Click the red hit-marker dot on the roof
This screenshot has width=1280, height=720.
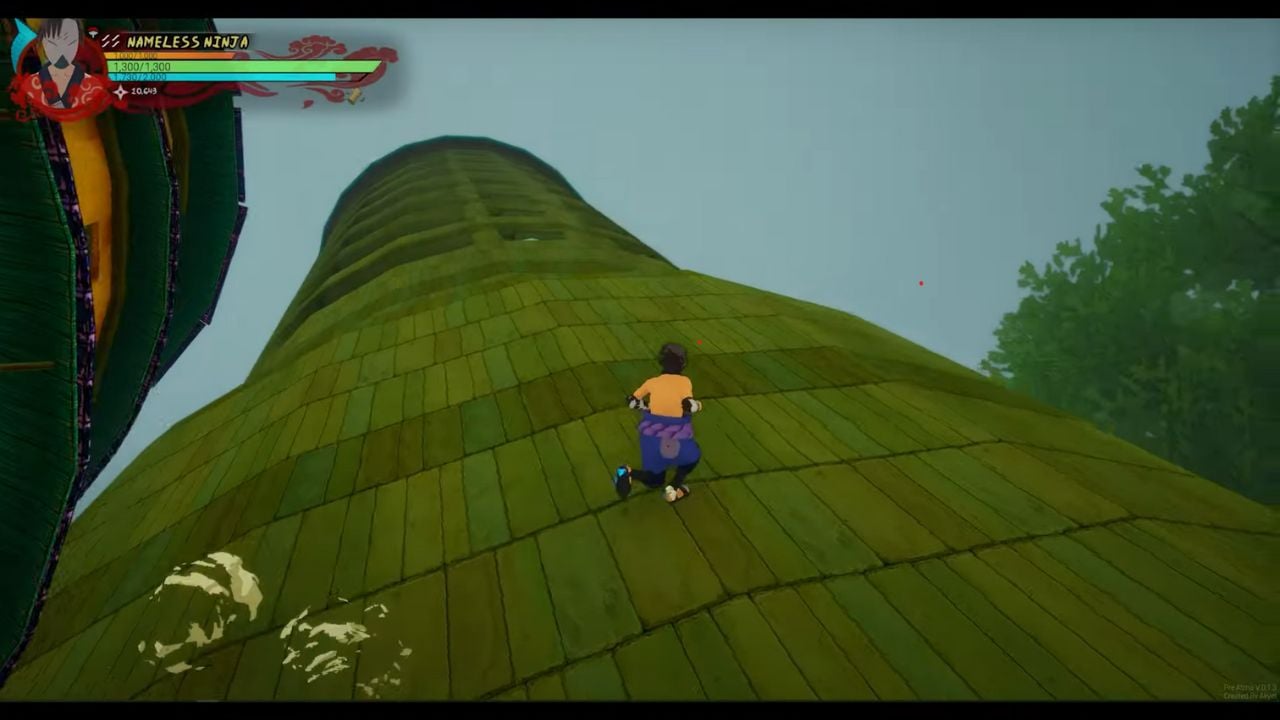point(698,342)
